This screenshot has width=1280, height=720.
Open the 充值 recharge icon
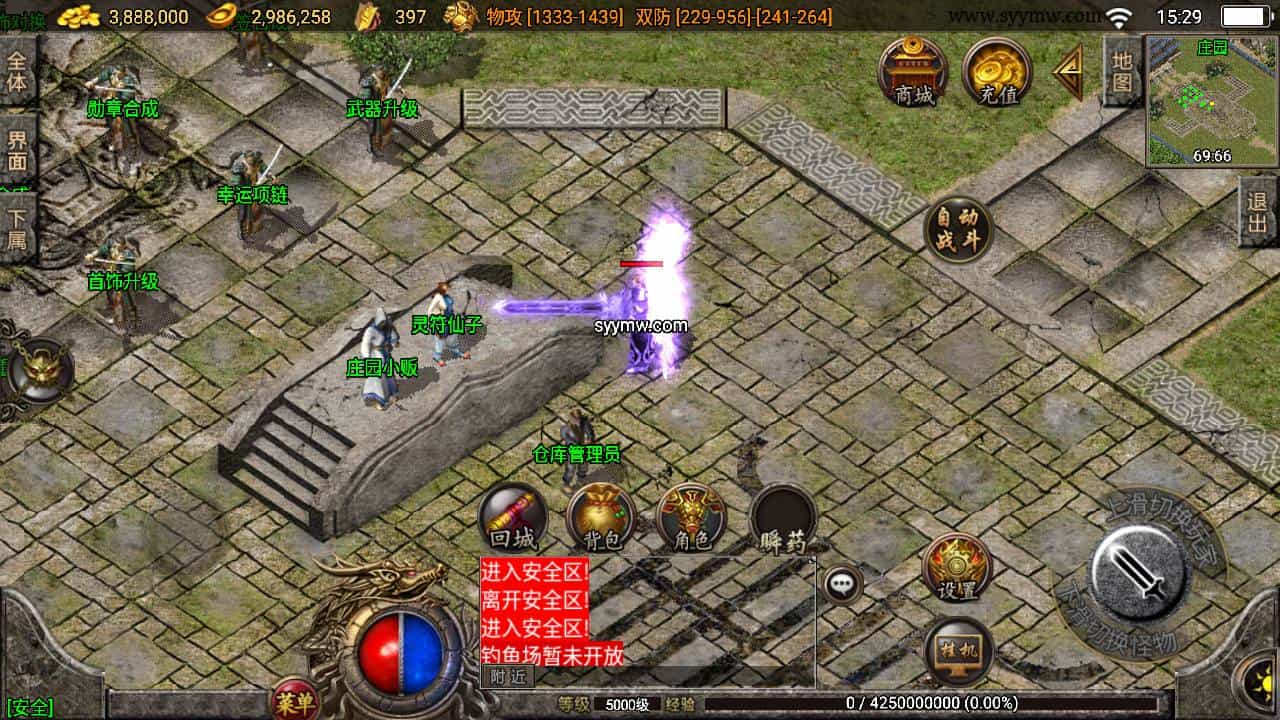pos(995,70)
